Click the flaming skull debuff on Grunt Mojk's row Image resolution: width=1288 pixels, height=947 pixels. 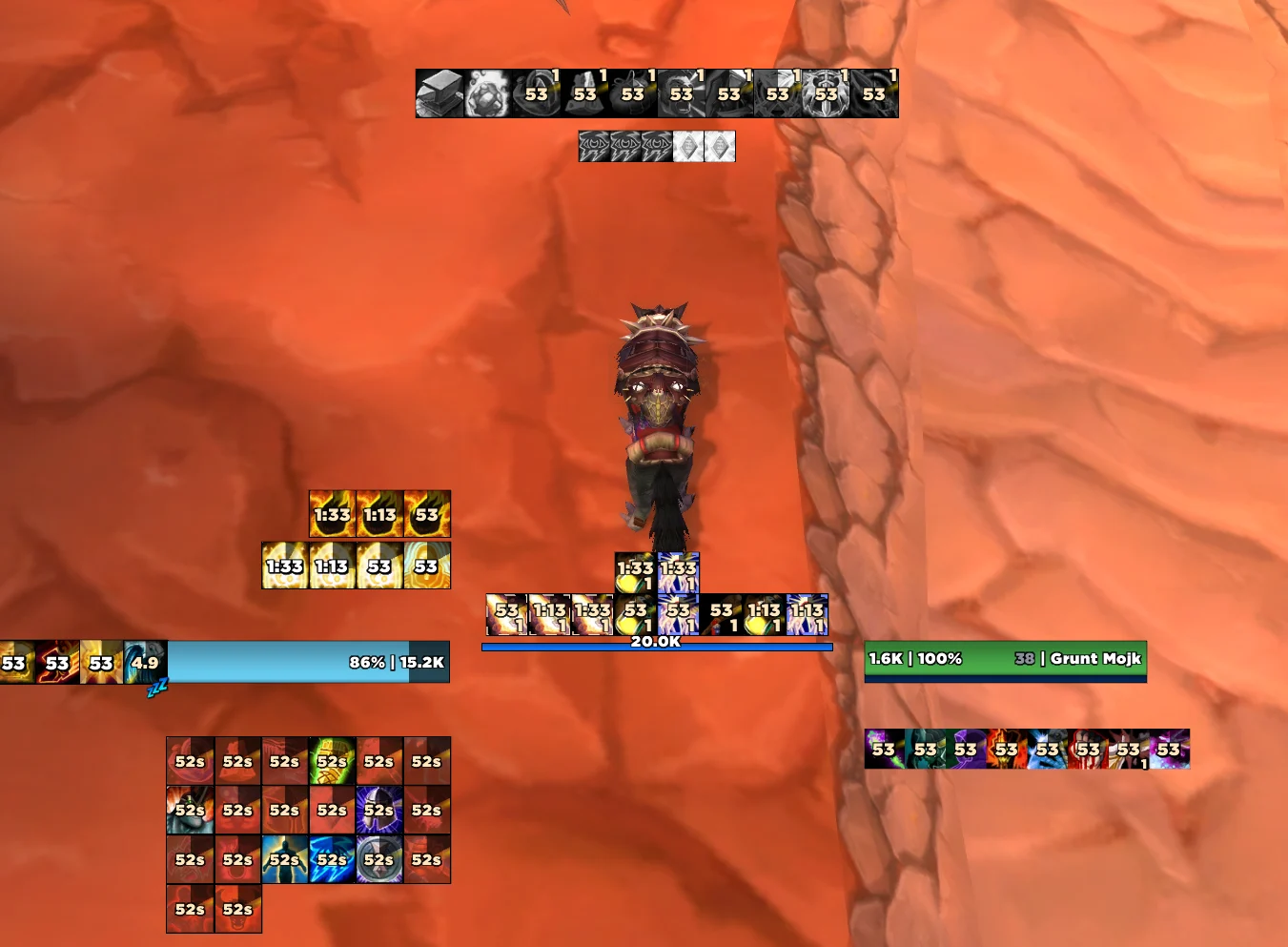pyautogui.click(x=1005, y=749)
